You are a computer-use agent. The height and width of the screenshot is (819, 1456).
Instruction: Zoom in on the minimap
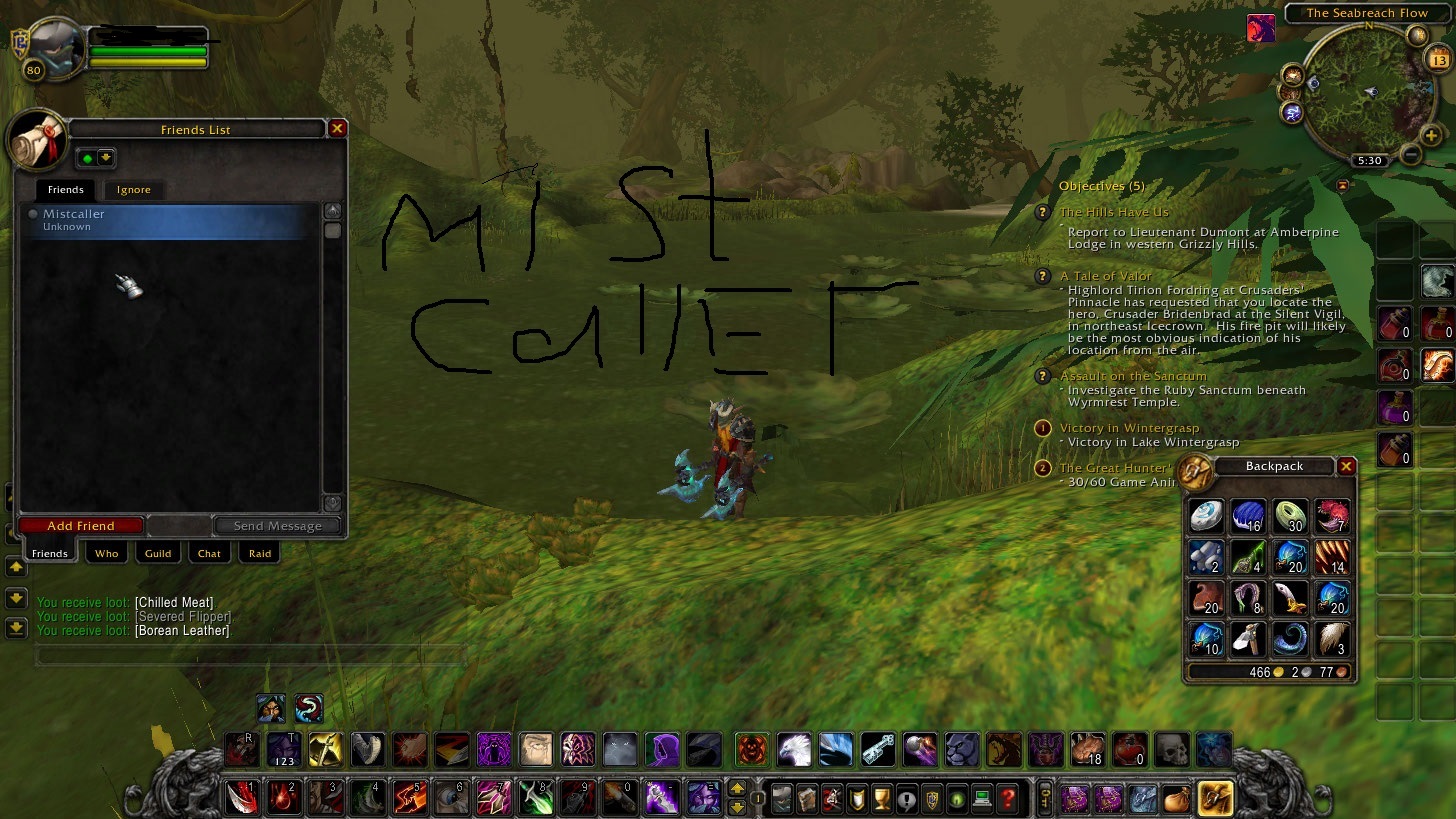pyautogui.click(x=1431, y=136)
